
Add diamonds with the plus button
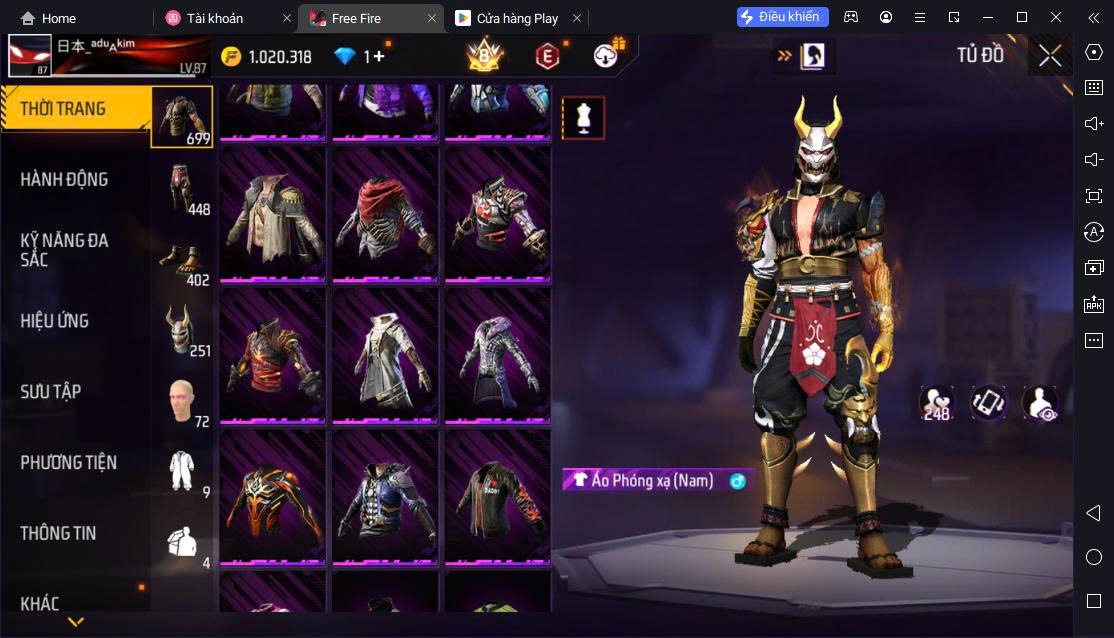(379, 56)
